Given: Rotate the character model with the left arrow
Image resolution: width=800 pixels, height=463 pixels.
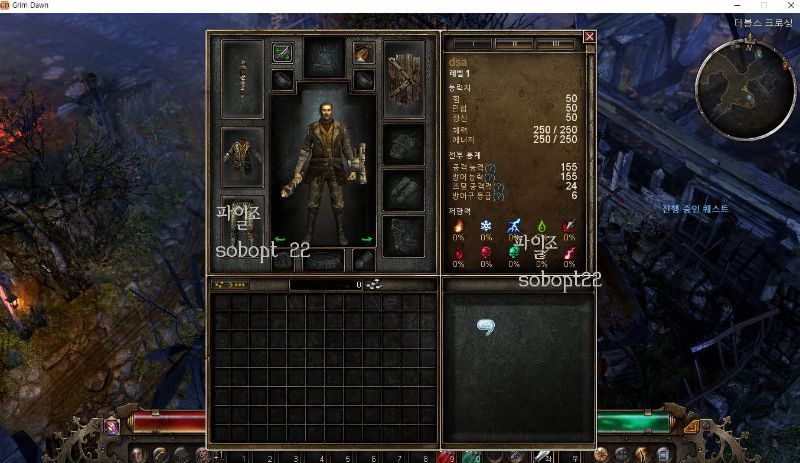Looking at the screenshot, I should point(280,240).
